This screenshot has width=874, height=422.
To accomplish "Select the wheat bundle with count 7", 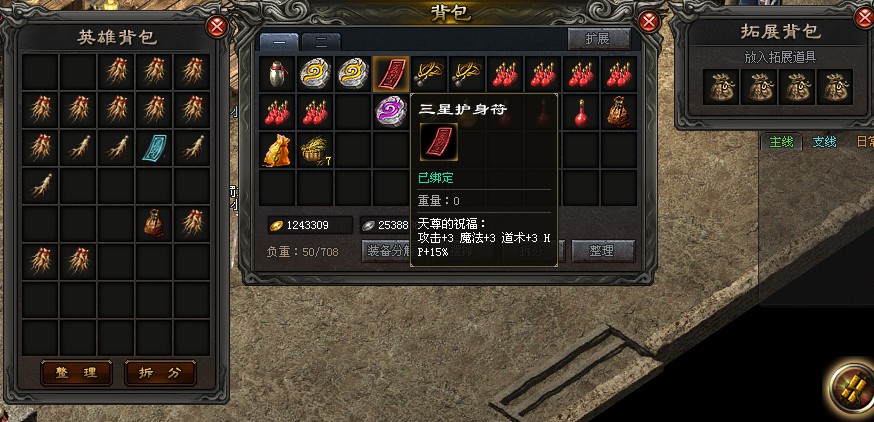I will tap(315, 150).
